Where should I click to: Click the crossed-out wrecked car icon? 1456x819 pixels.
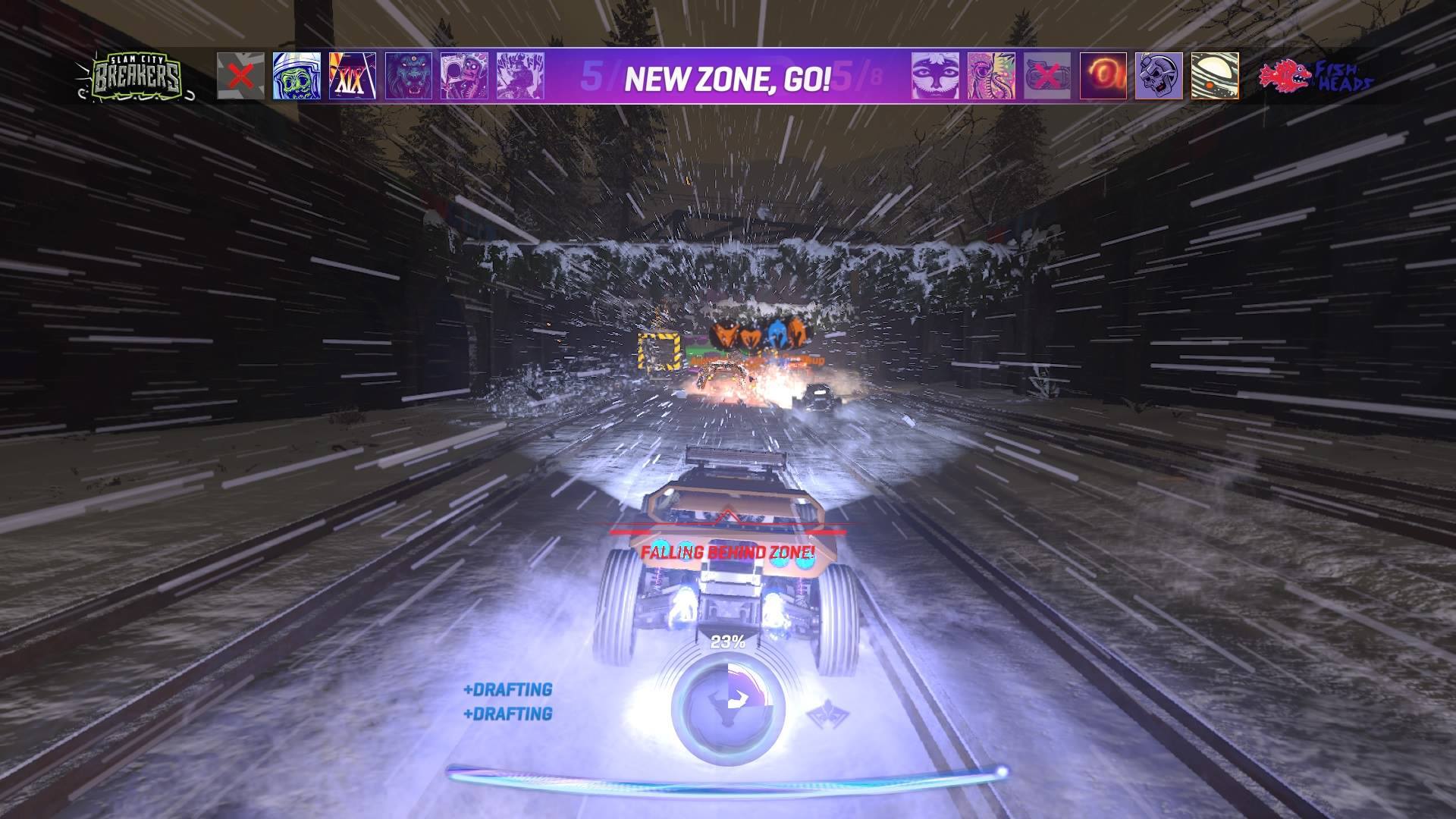[1047, 76]
